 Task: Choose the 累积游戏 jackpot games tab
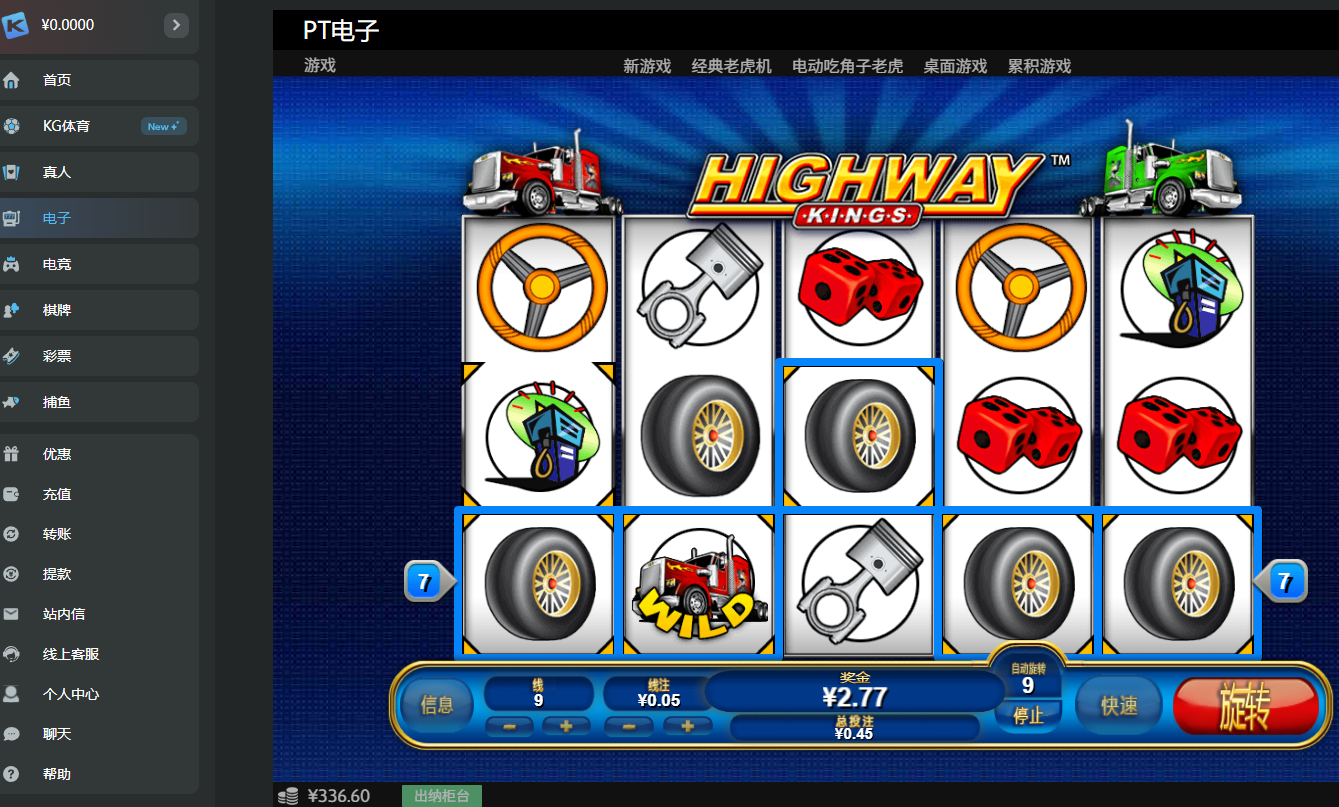click(x=1039, y=66)
